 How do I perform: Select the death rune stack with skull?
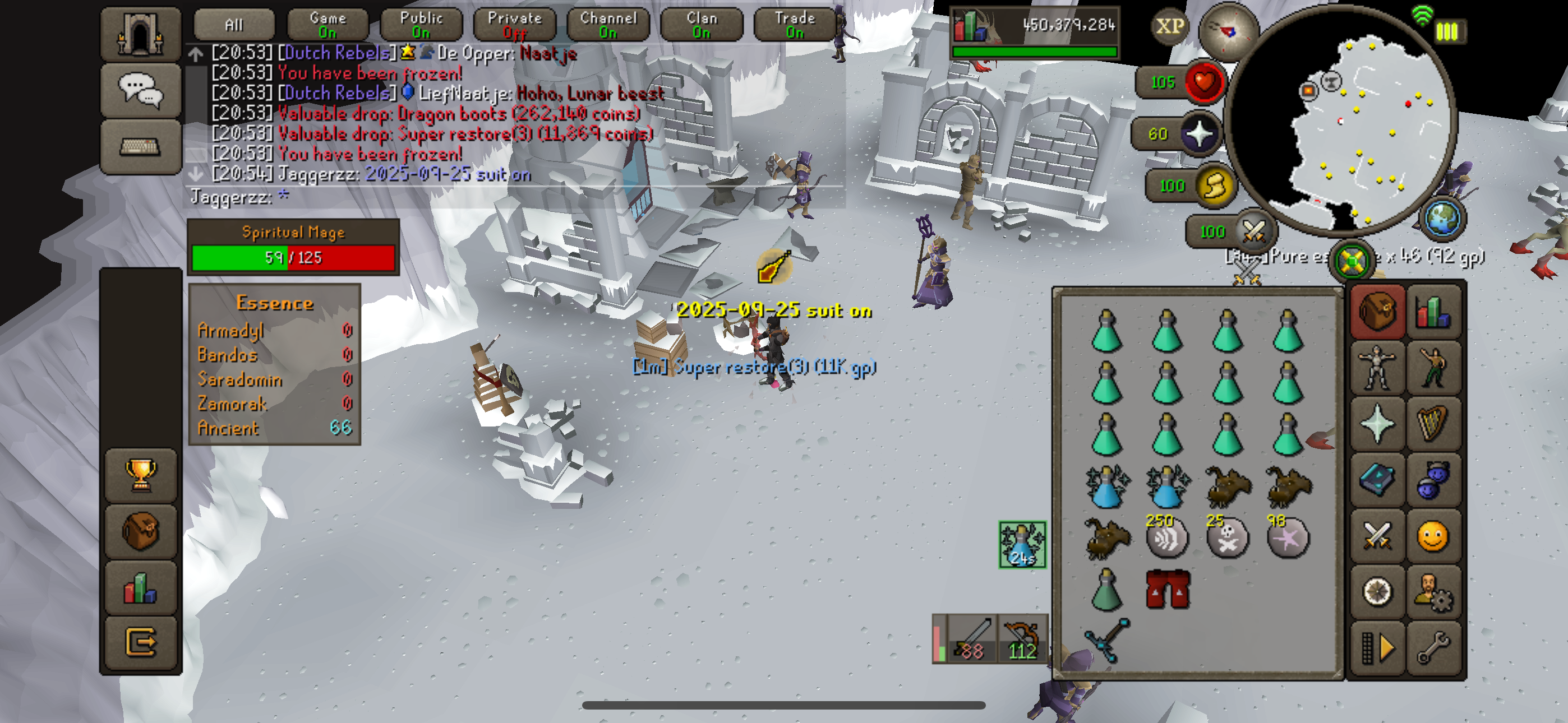(x=1227, y=538)
